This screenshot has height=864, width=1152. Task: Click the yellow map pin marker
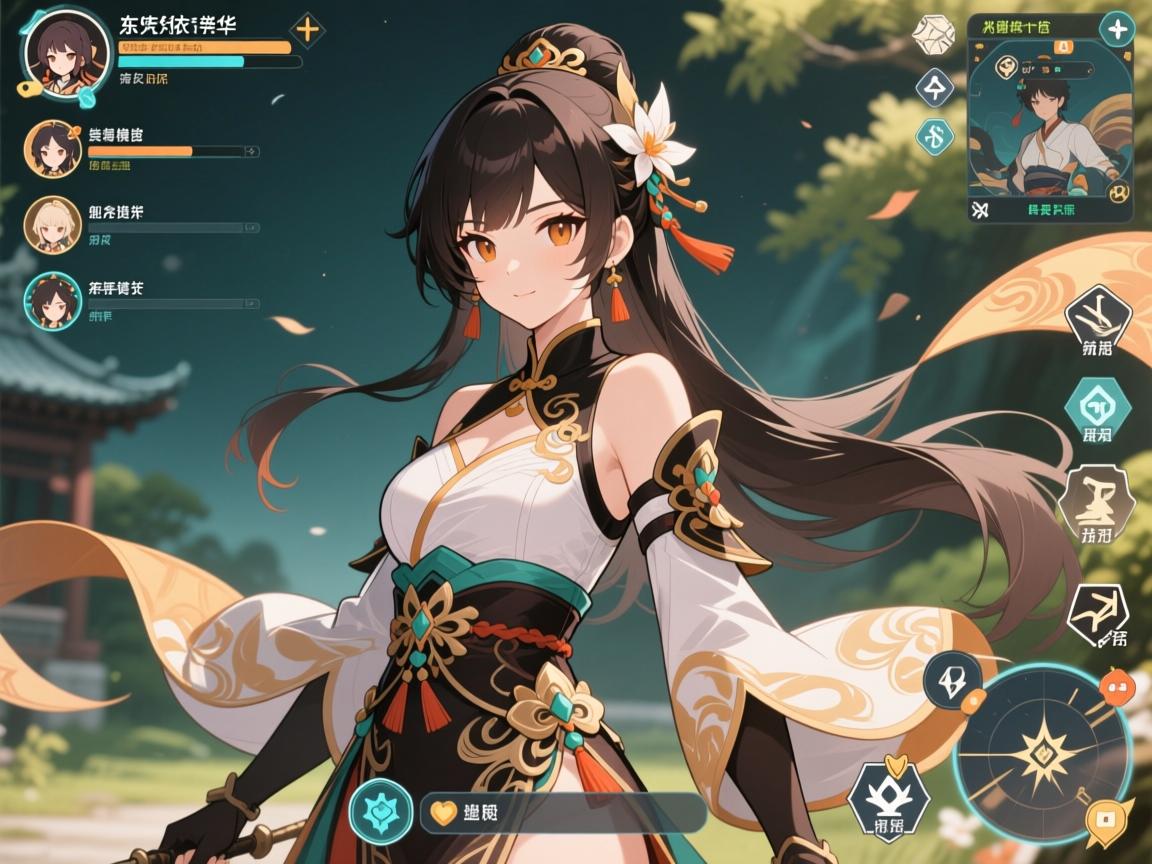(1107, 822)
